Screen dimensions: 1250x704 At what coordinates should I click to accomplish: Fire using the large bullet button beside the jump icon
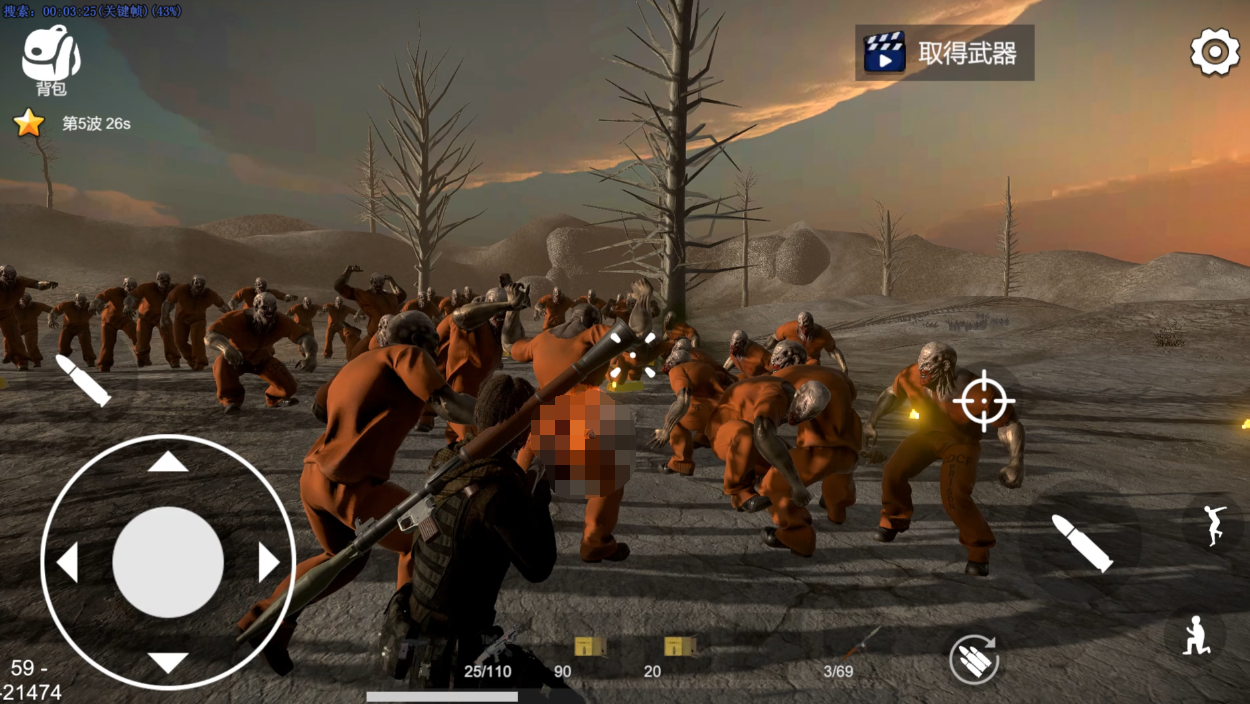1081,543
